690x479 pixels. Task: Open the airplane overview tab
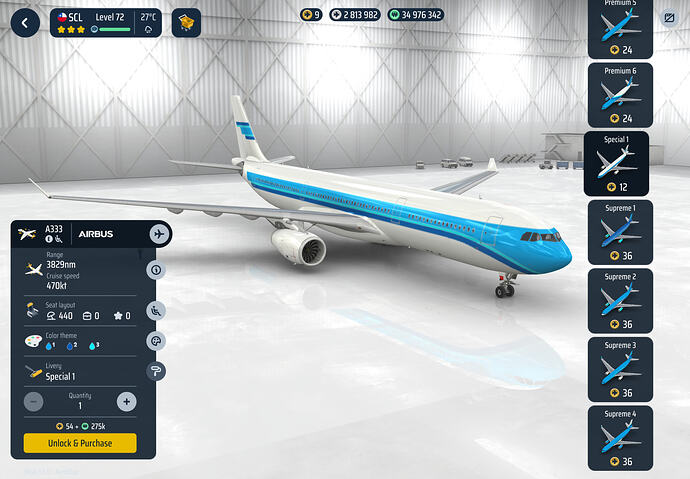158,233
